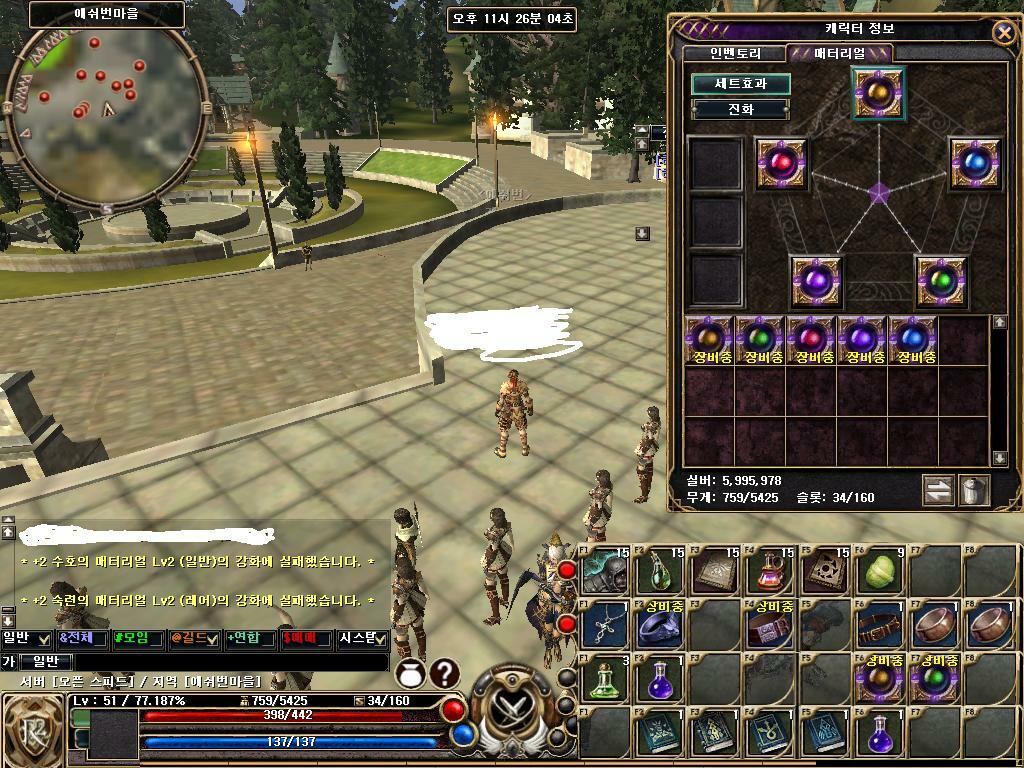Open the 세트효과 set effect button
The width and height of the screenshot is (1024, 768).
(x=740, y=84)
